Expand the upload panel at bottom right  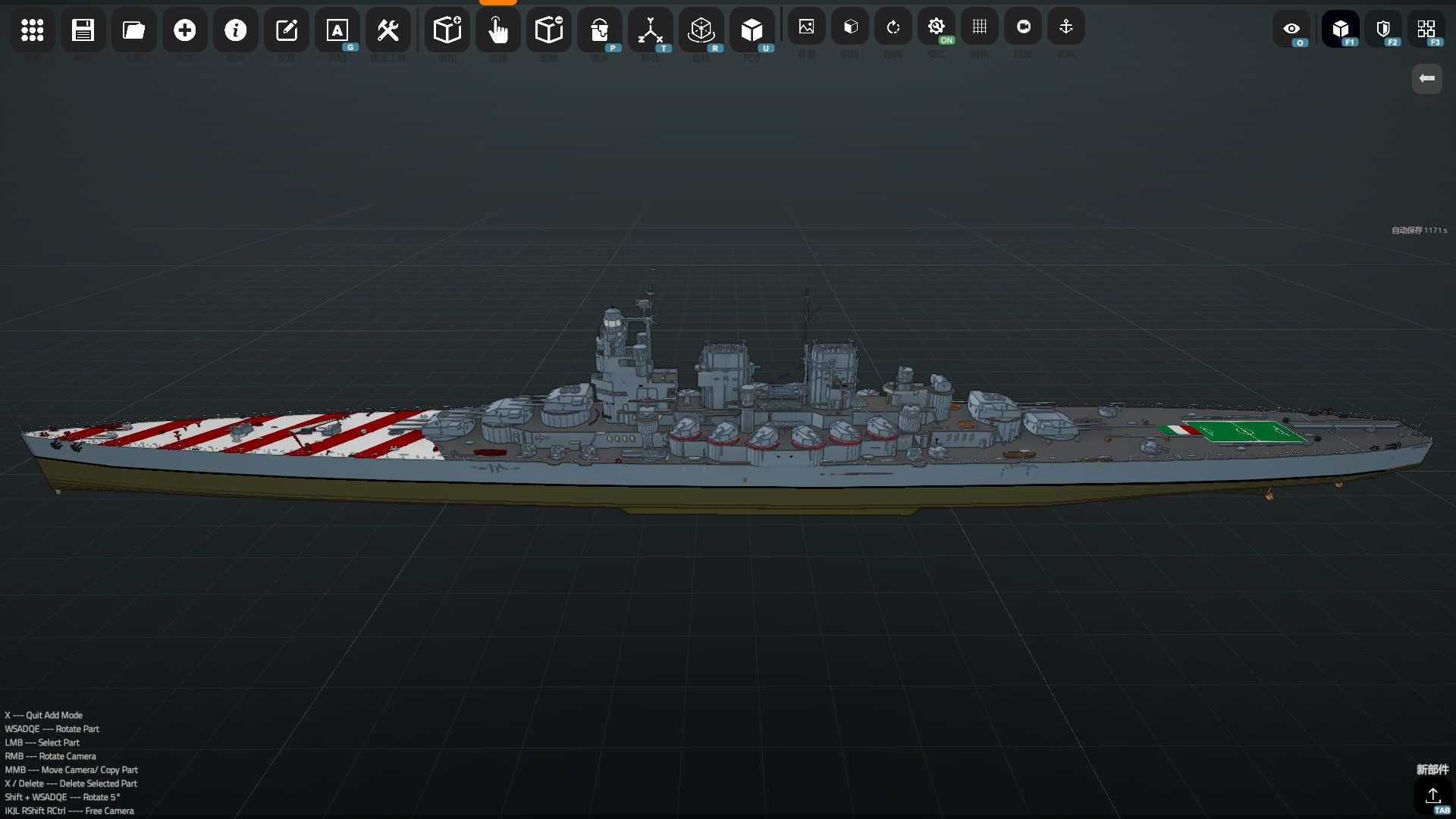pyautogui.click(x=1433, y=796)
